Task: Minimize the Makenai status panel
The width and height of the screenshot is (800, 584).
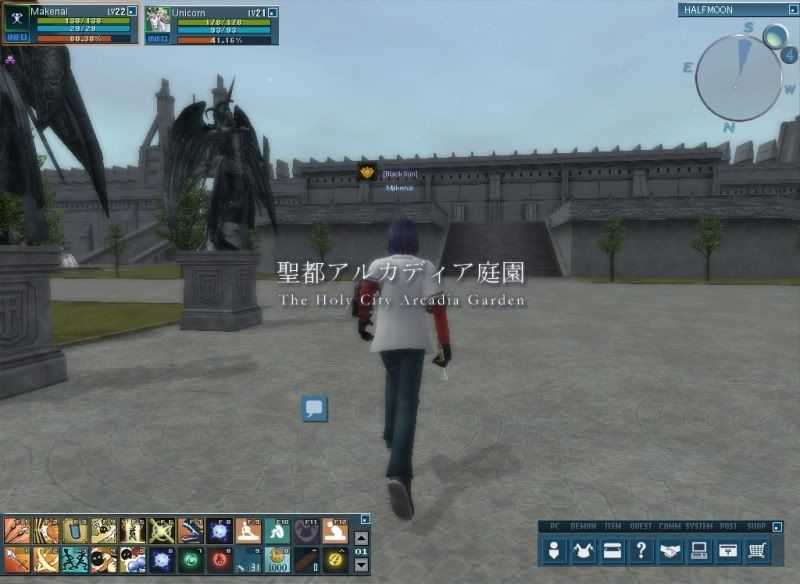Action: point(132,11)
